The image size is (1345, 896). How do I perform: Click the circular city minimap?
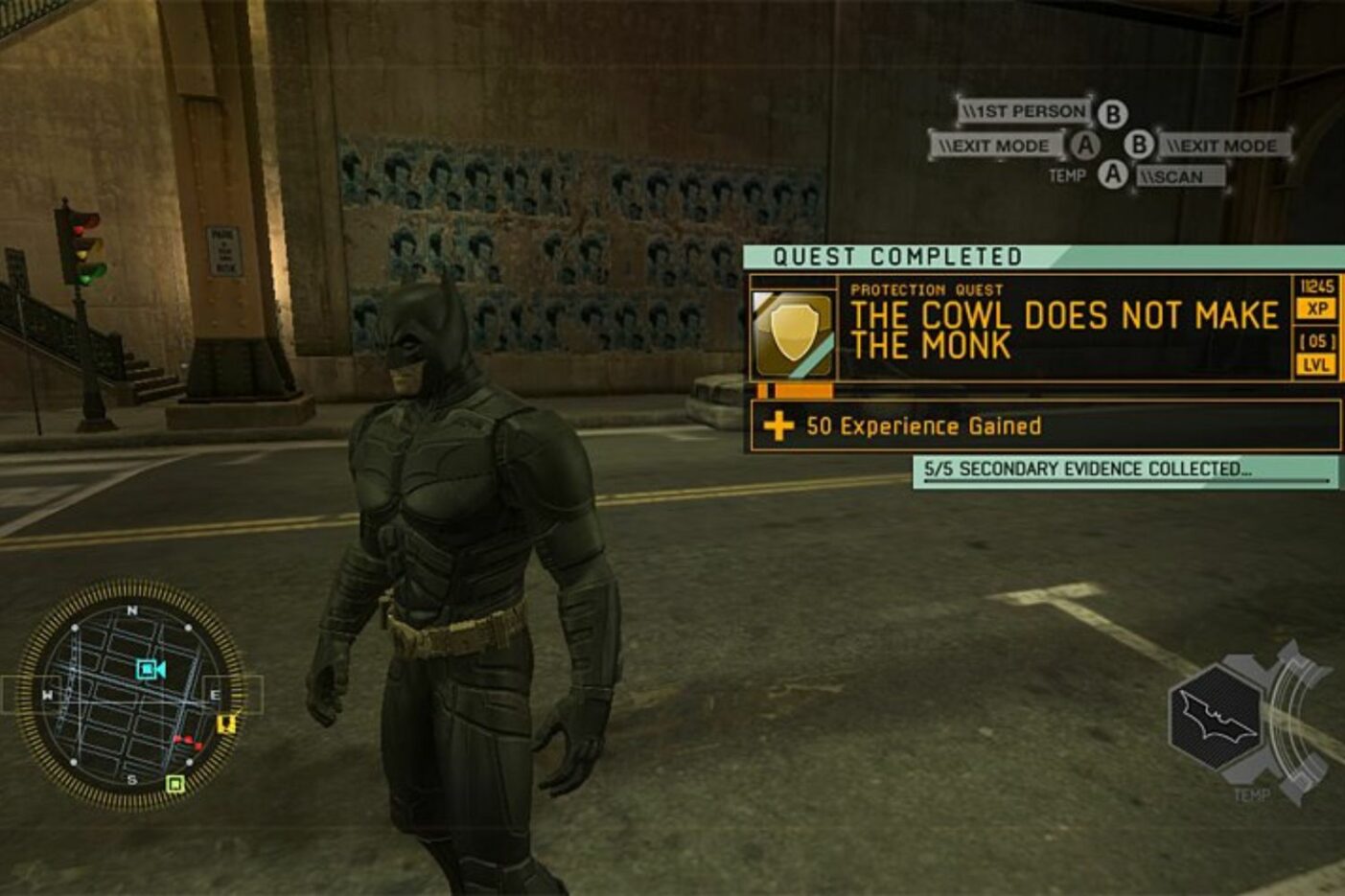pyautogui.click(x=130, y=697)
